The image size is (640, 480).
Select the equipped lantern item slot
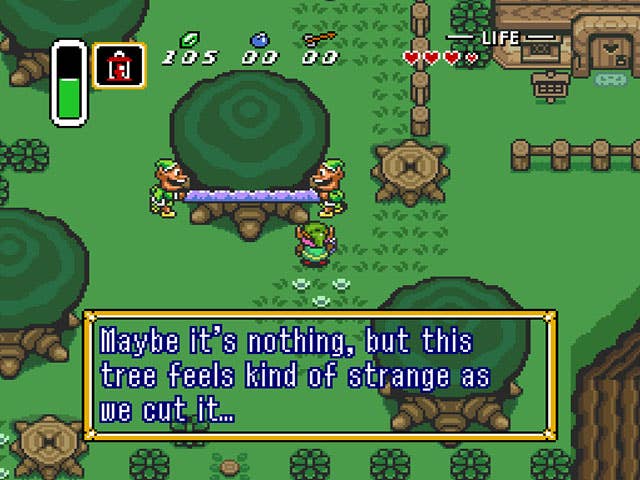click(x=120, y=65)
